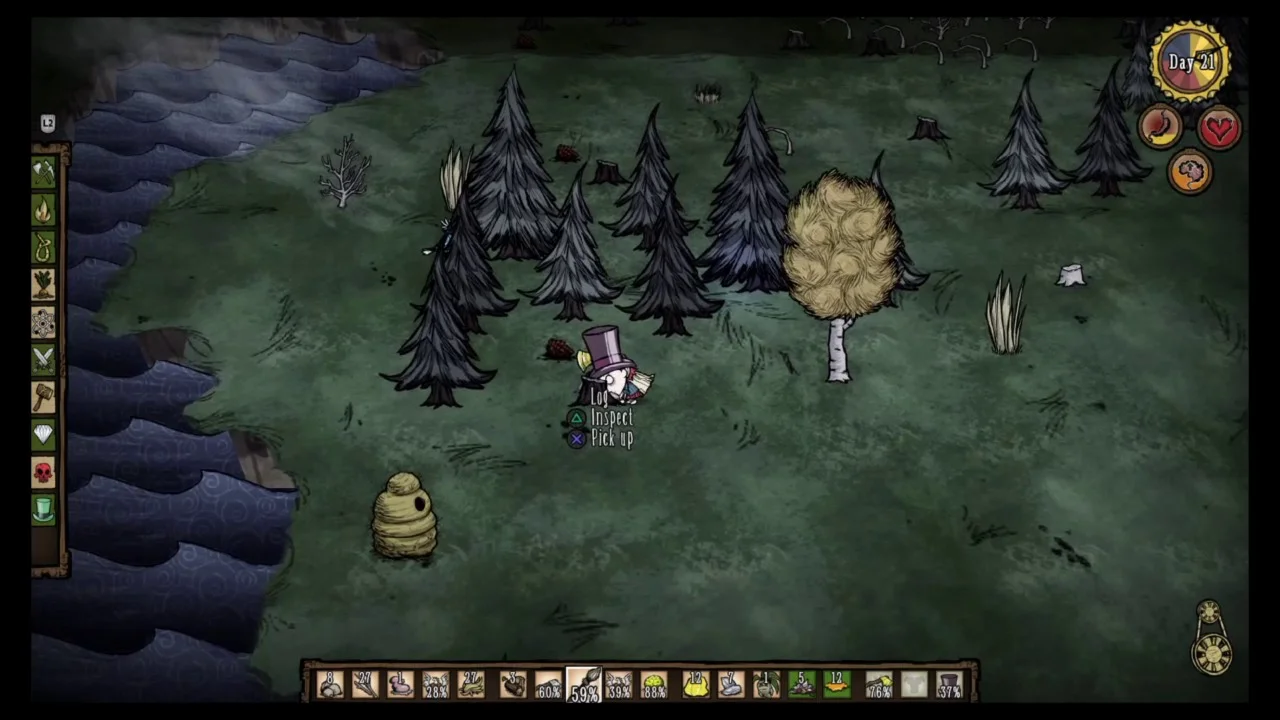
Task: Click the equipped torch slot showing 59%
Action: (x=583, y=682)
